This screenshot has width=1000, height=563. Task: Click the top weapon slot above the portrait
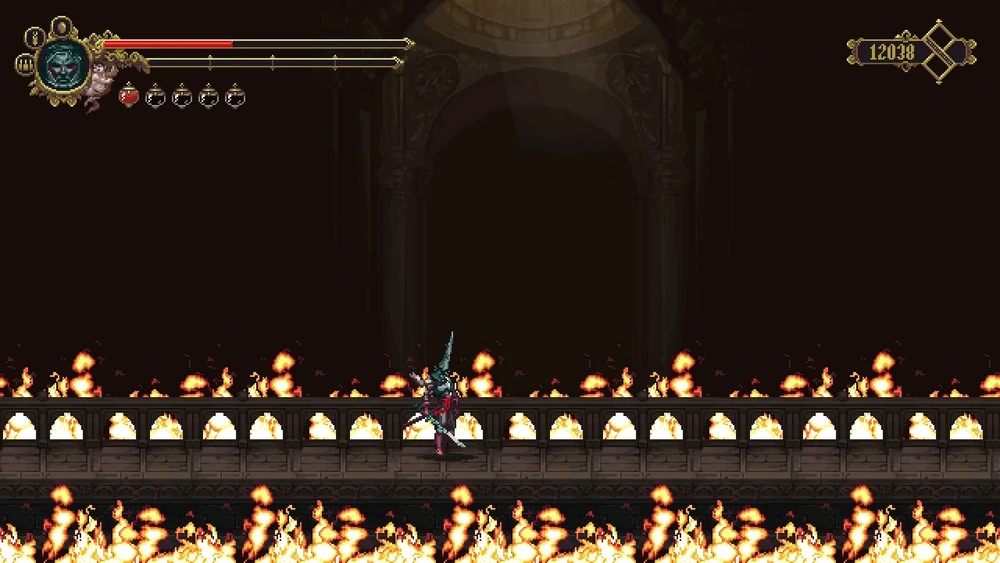61,26
